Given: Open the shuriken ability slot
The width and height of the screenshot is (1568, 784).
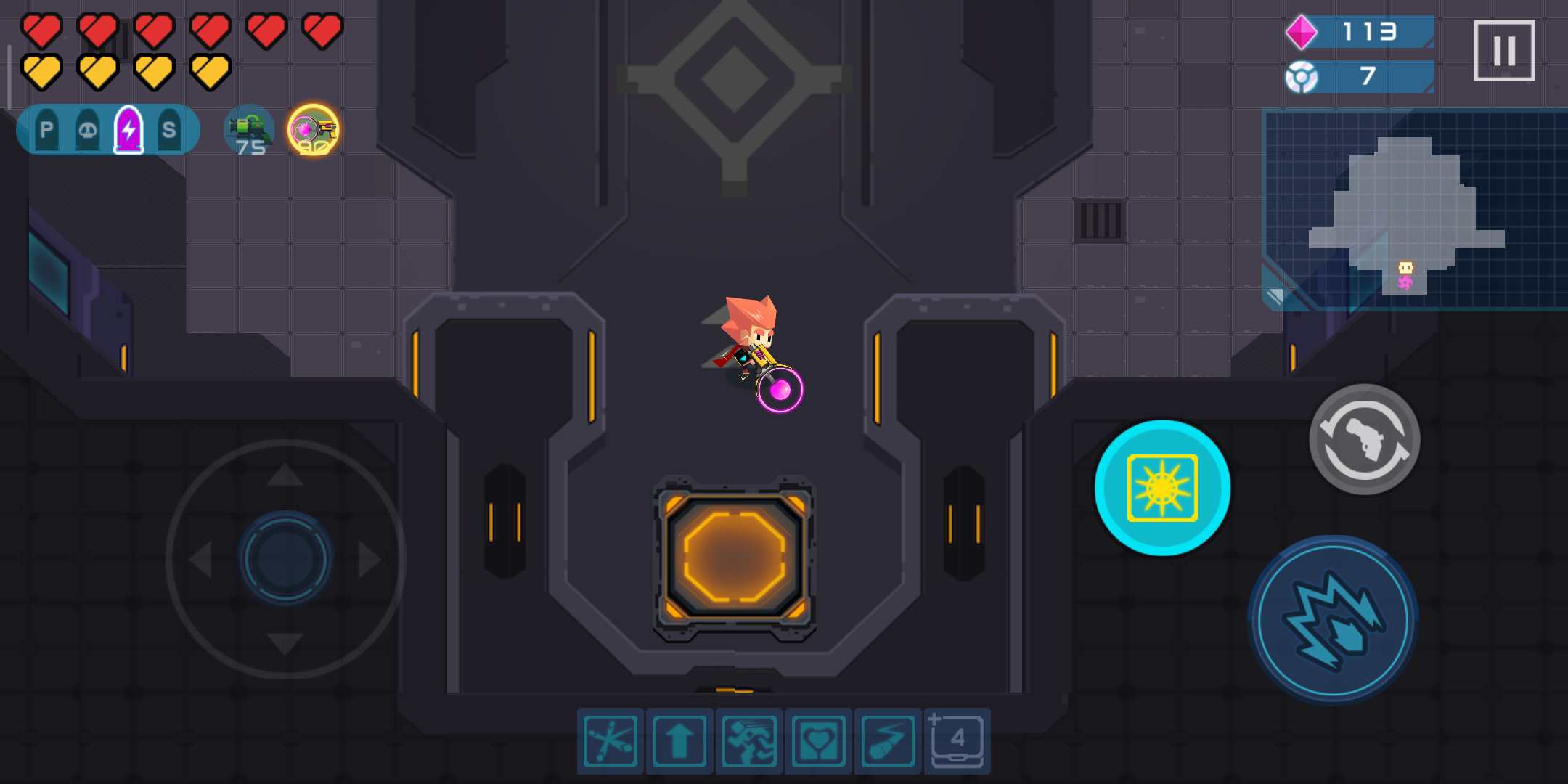Looking at the screenshot, I should click(x=610, y=739).
